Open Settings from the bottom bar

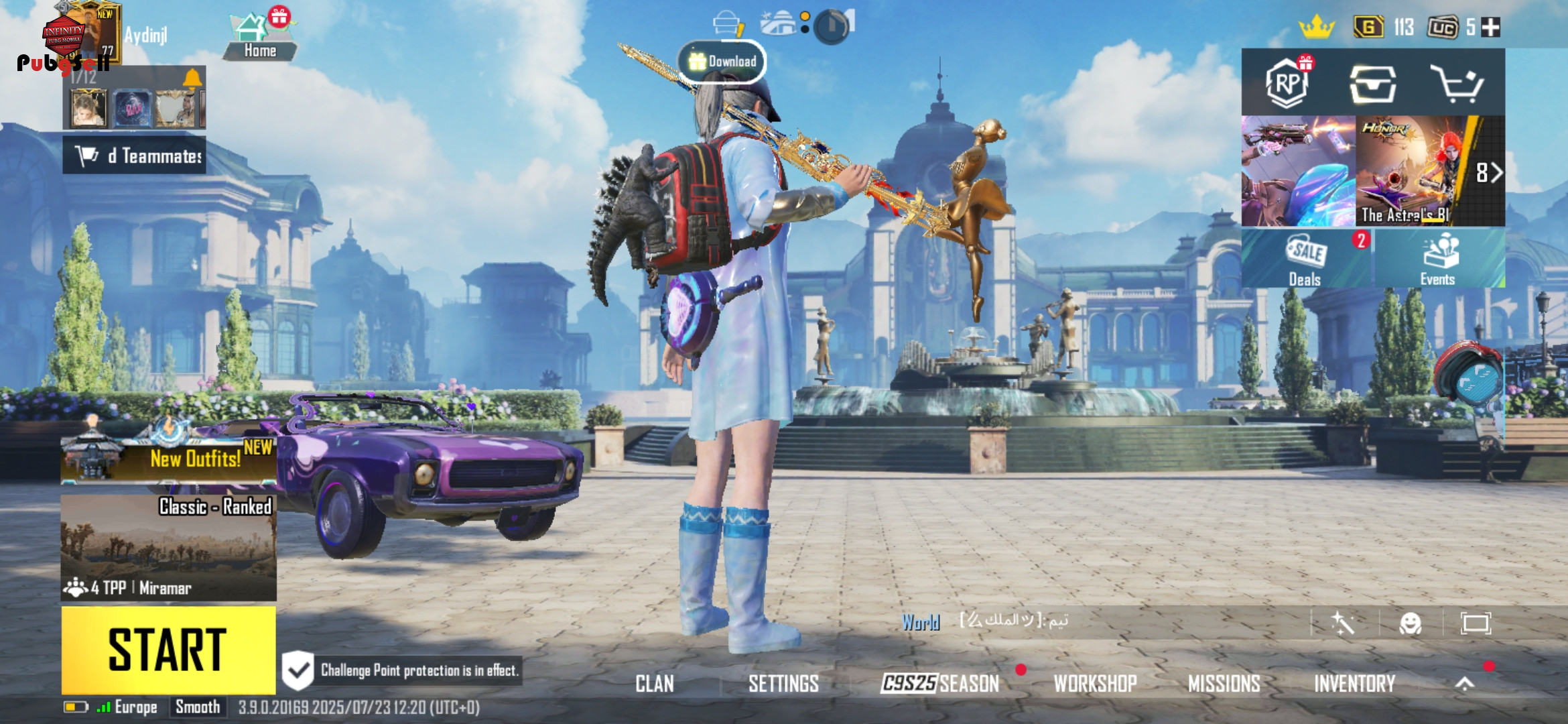tap(783, 684)
